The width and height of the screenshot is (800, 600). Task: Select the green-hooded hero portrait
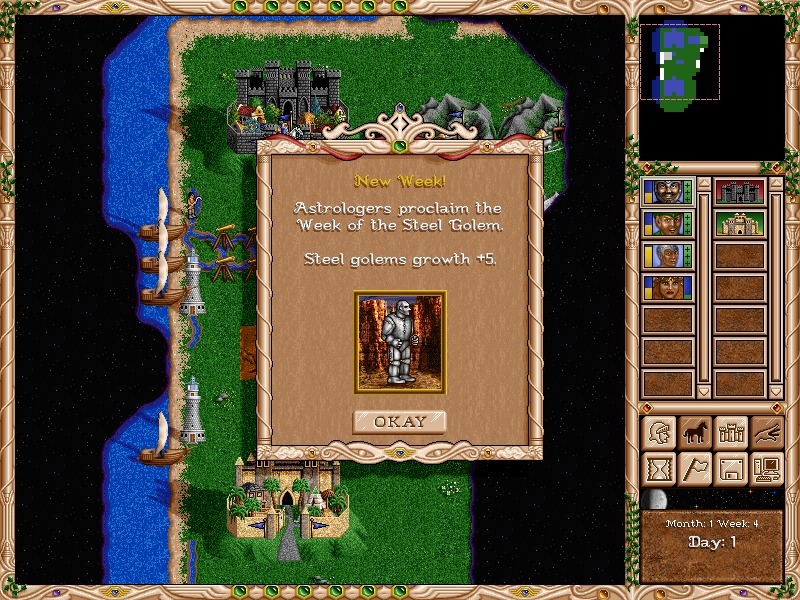pyautogui.click(x=667, y=223)
